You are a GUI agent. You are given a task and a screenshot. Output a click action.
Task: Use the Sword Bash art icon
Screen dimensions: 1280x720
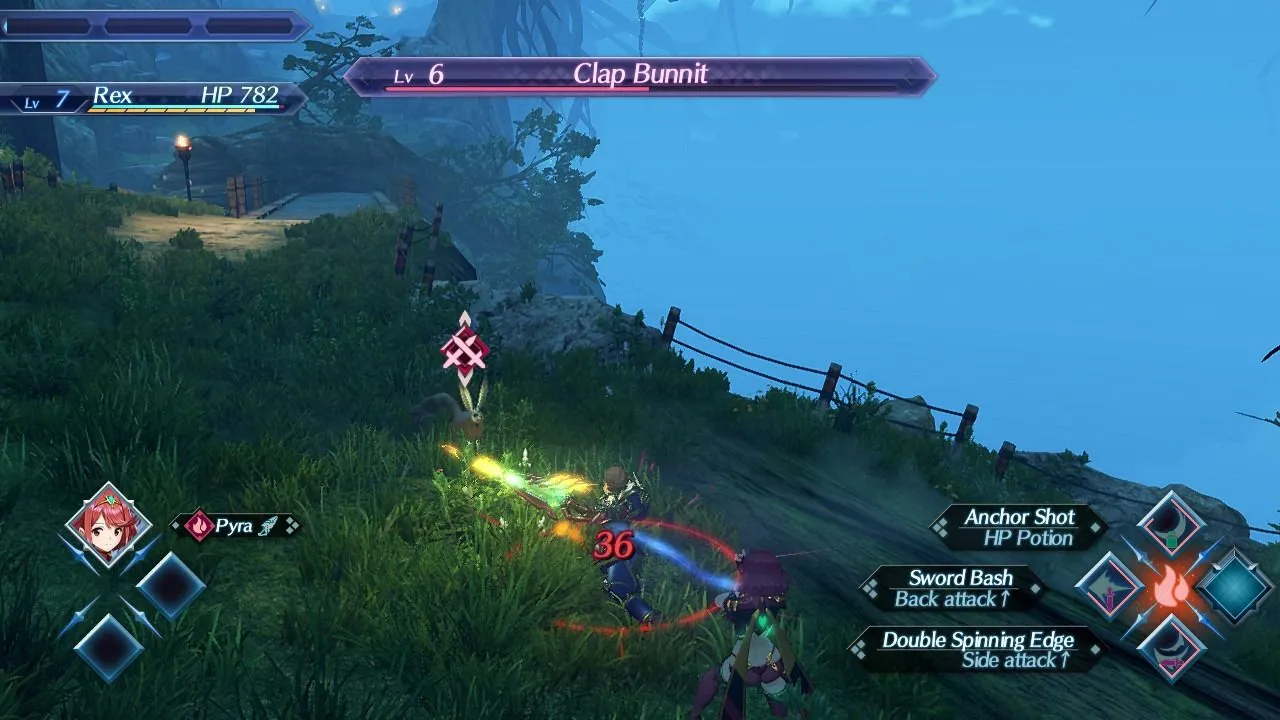tap(1108, 586)
